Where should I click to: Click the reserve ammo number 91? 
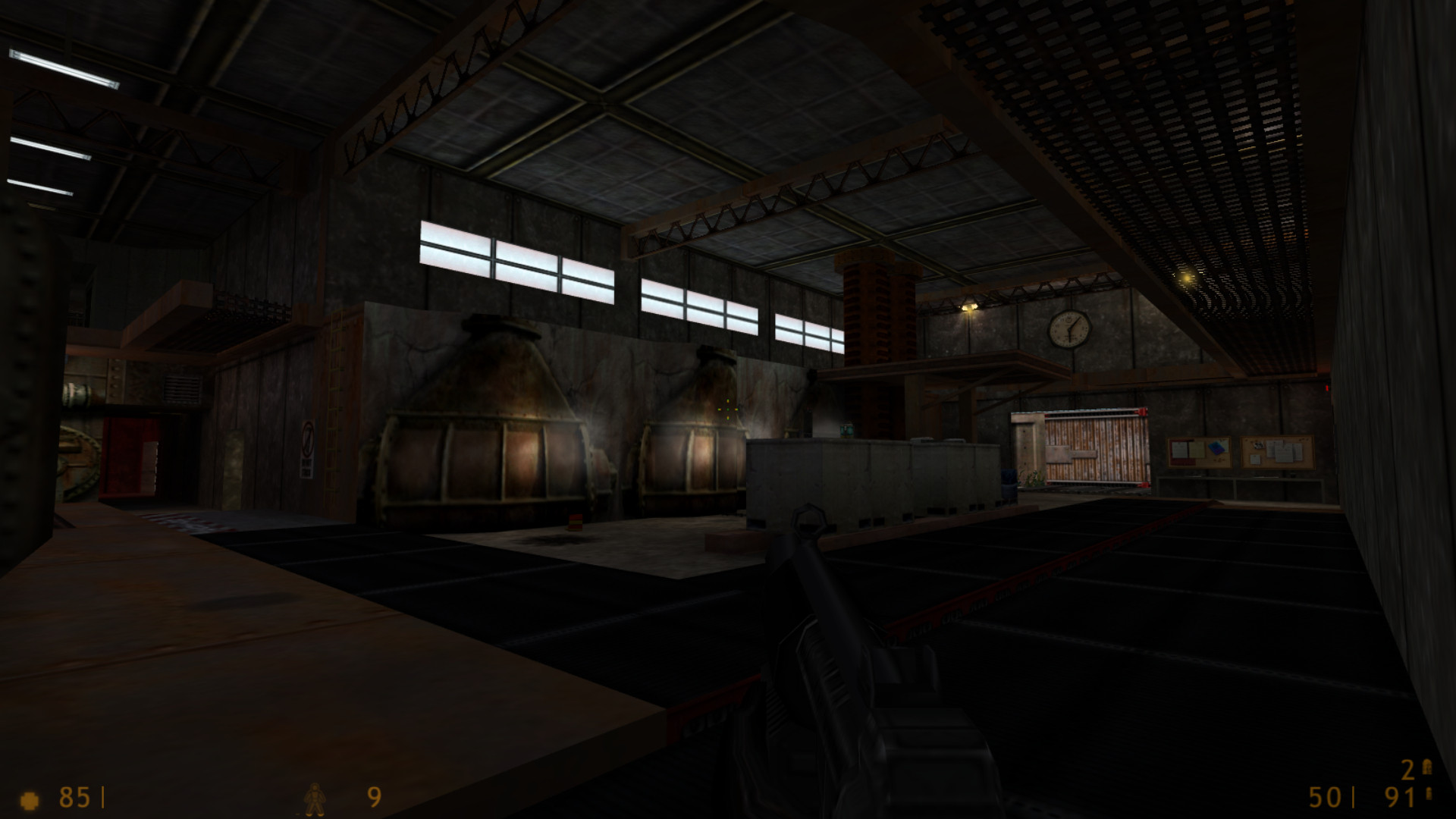coord(1401,796)
